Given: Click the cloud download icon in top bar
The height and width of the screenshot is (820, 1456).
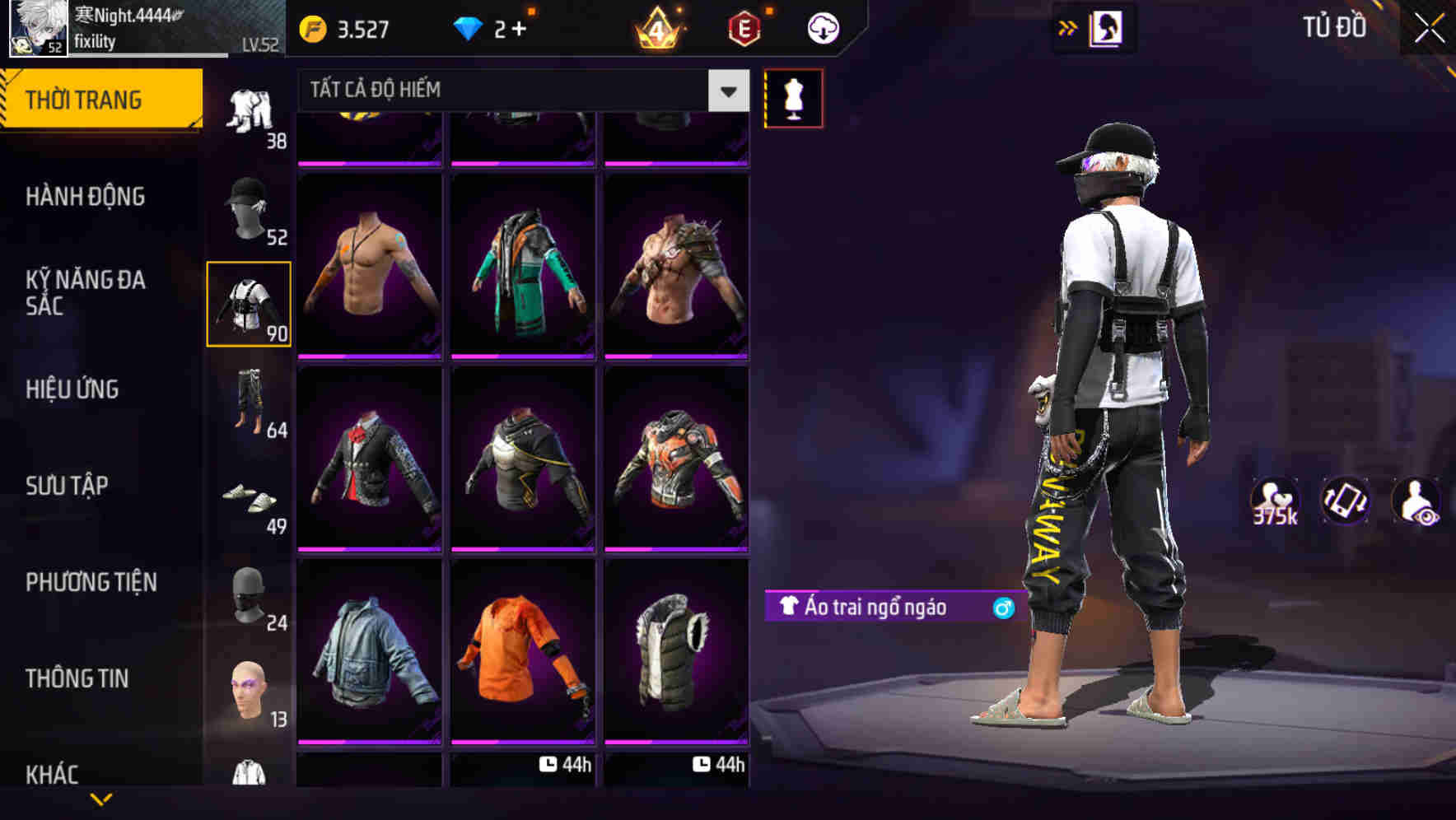Looking at the screenshot, I should 821,27.
